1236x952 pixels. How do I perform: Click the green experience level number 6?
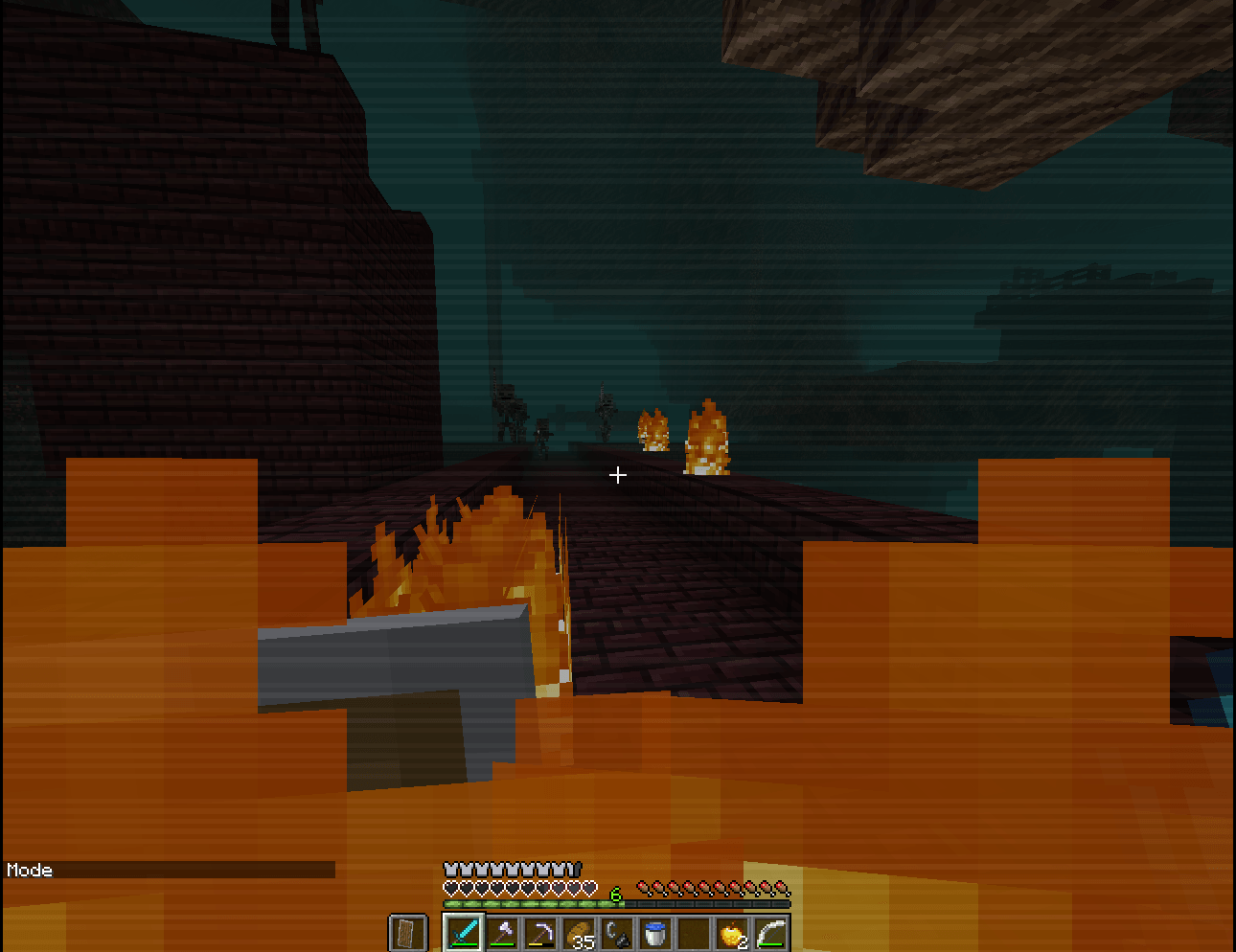coord(615,895)
